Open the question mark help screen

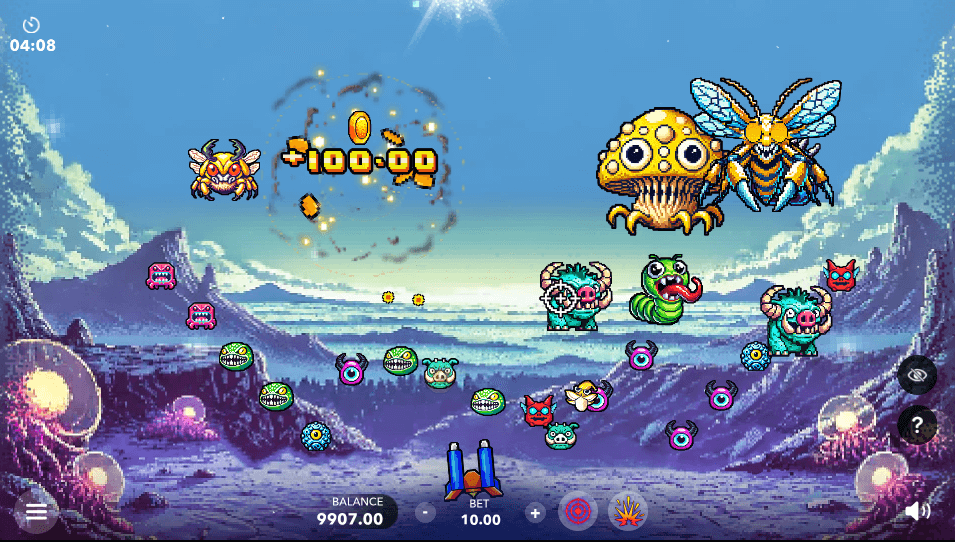coord(917,426)
